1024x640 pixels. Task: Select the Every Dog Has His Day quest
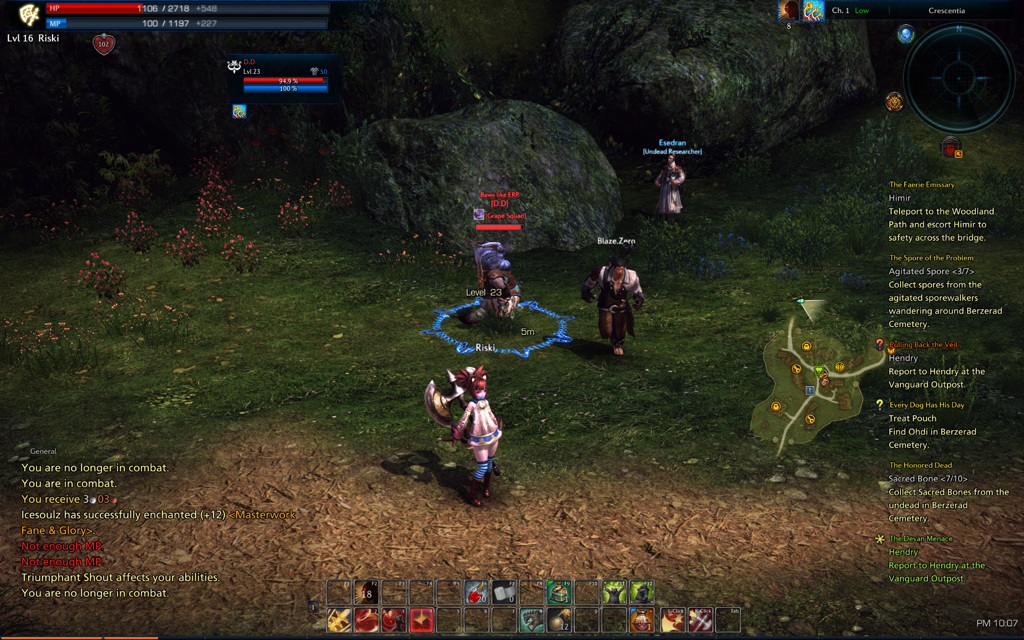point(927,405)
